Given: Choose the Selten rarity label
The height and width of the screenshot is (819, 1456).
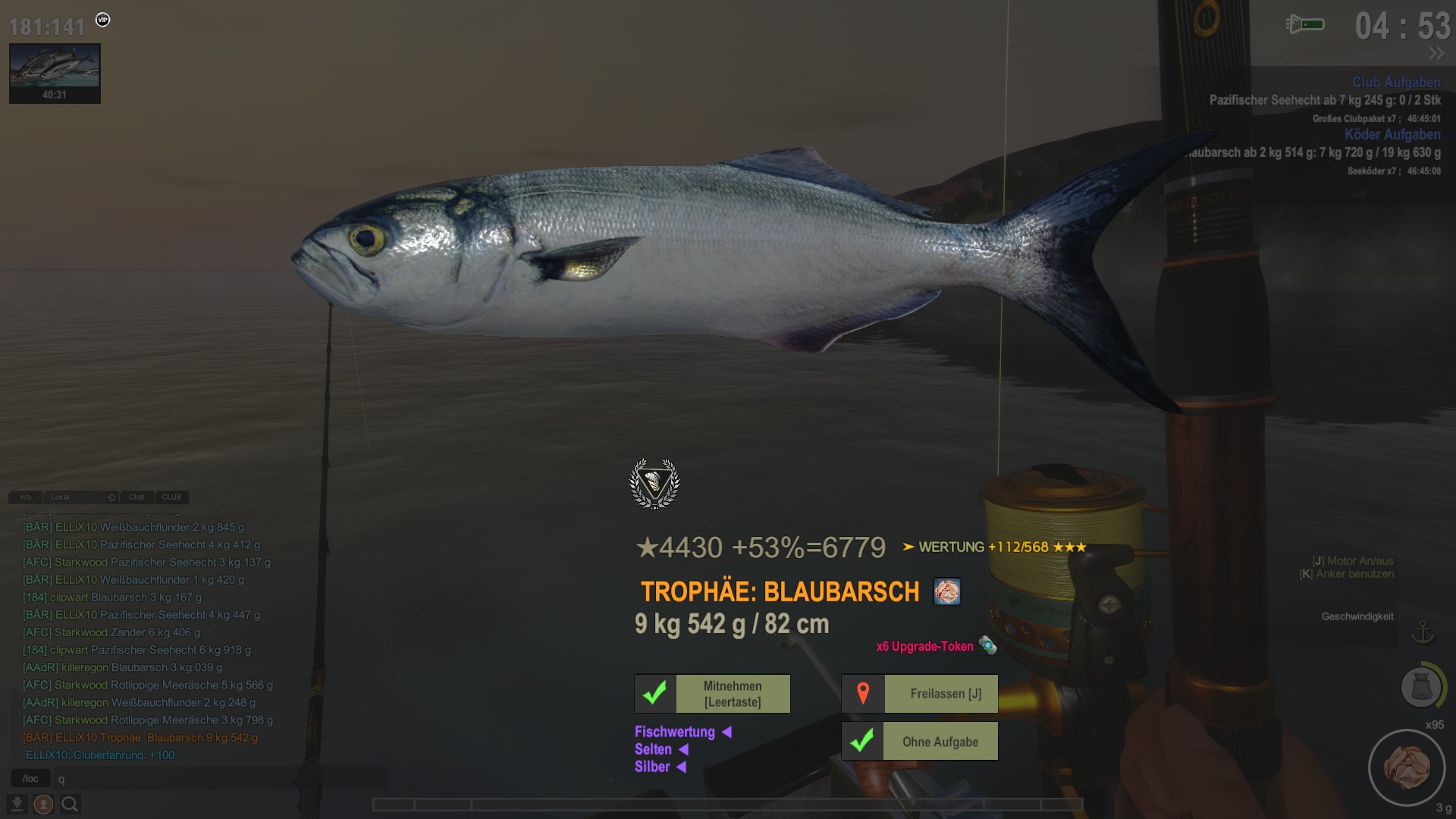Looking at the screenshot, I should pyautogui.click(x=653, y=749).
